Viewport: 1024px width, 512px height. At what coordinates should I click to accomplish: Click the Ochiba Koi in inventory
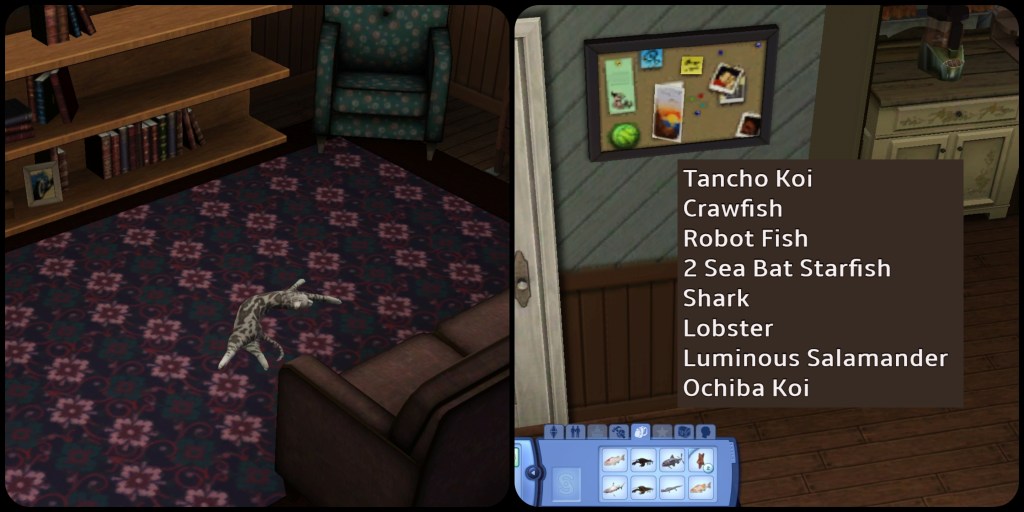[702, 489]
